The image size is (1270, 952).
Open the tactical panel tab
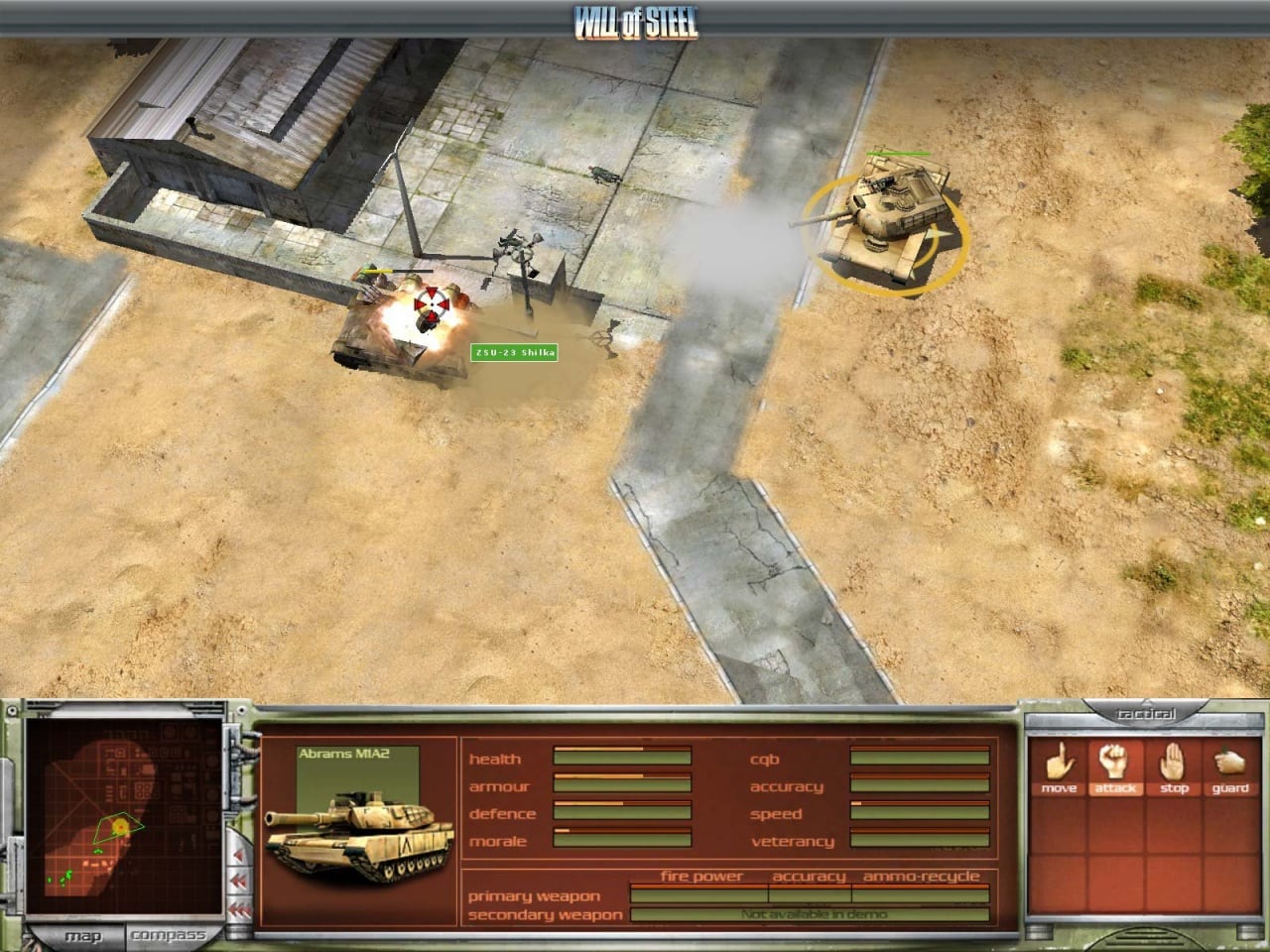tap(1146, 714)
